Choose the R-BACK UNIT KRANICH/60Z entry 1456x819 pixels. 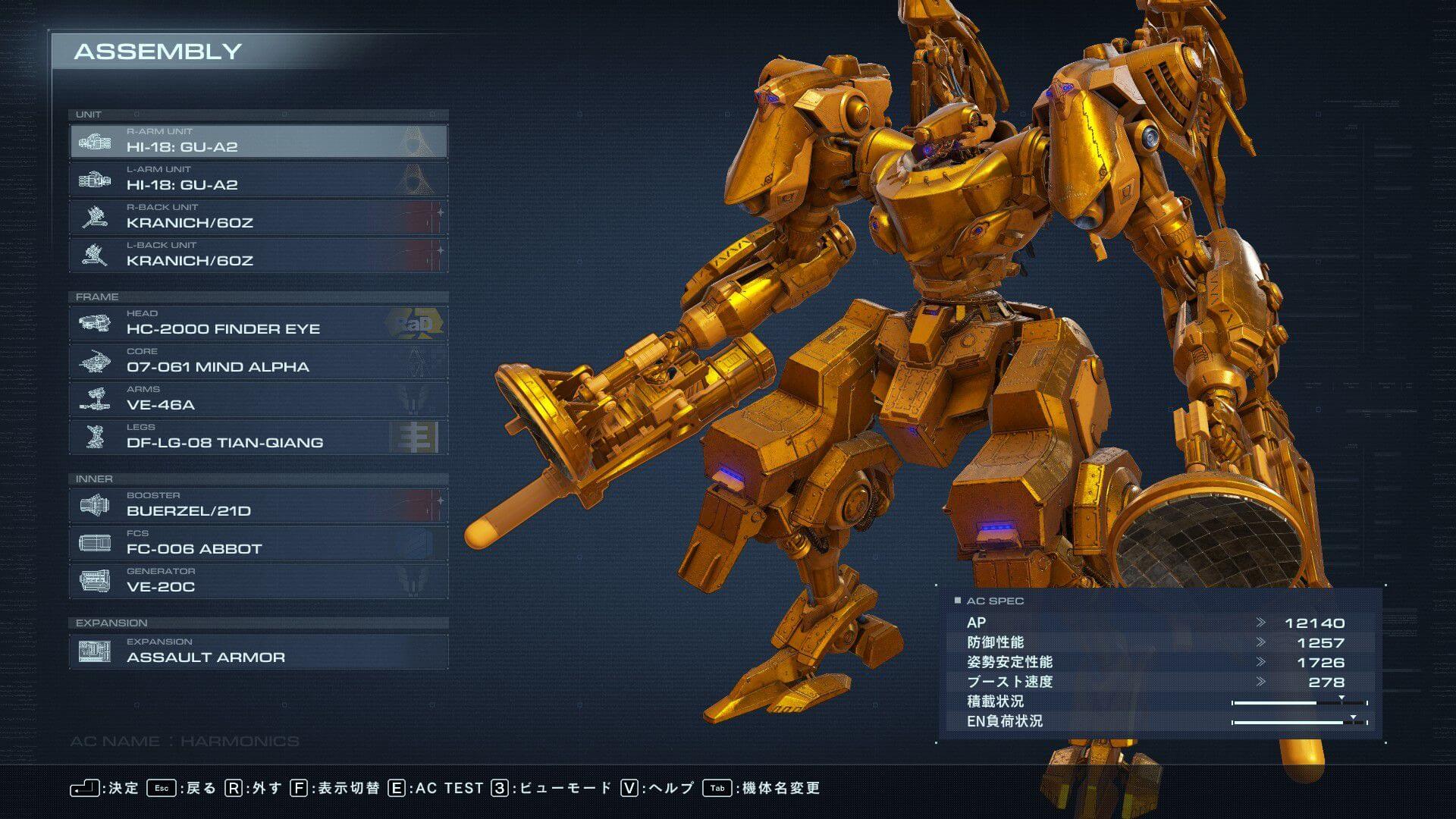point(259,217)
